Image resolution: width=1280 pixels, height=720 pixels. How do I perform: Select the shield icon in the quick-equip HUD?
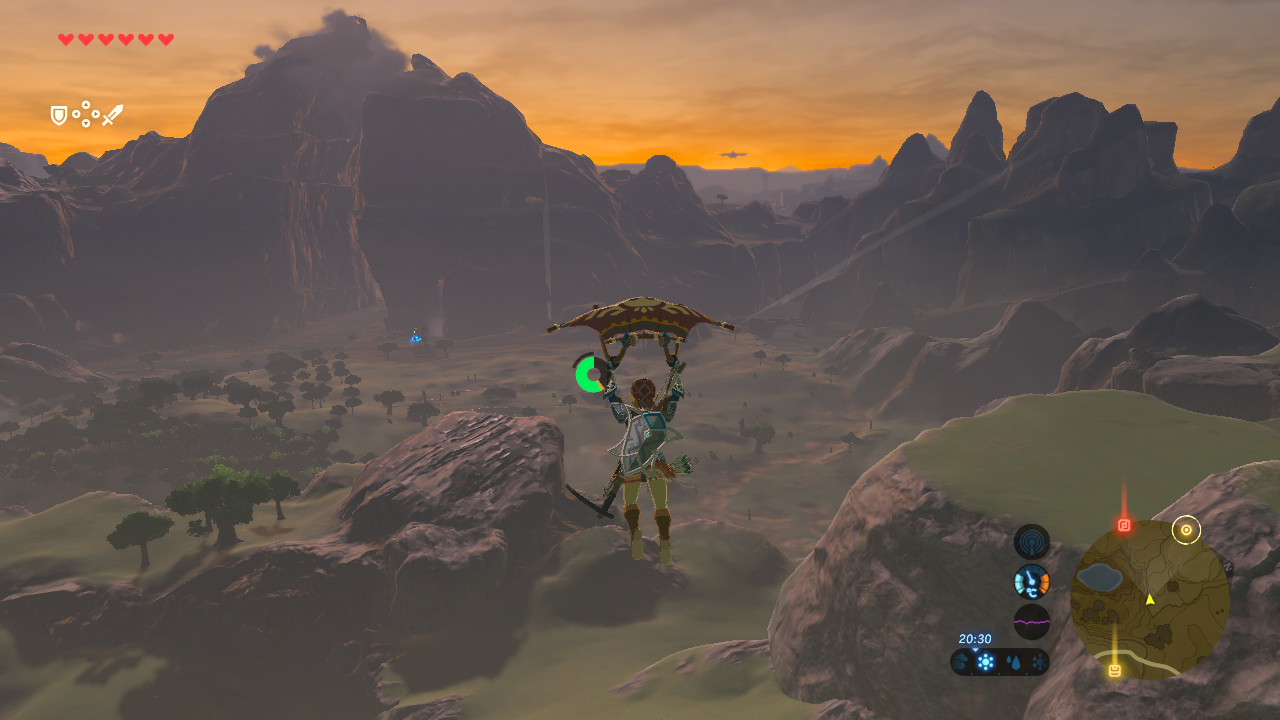pos(59,116)
